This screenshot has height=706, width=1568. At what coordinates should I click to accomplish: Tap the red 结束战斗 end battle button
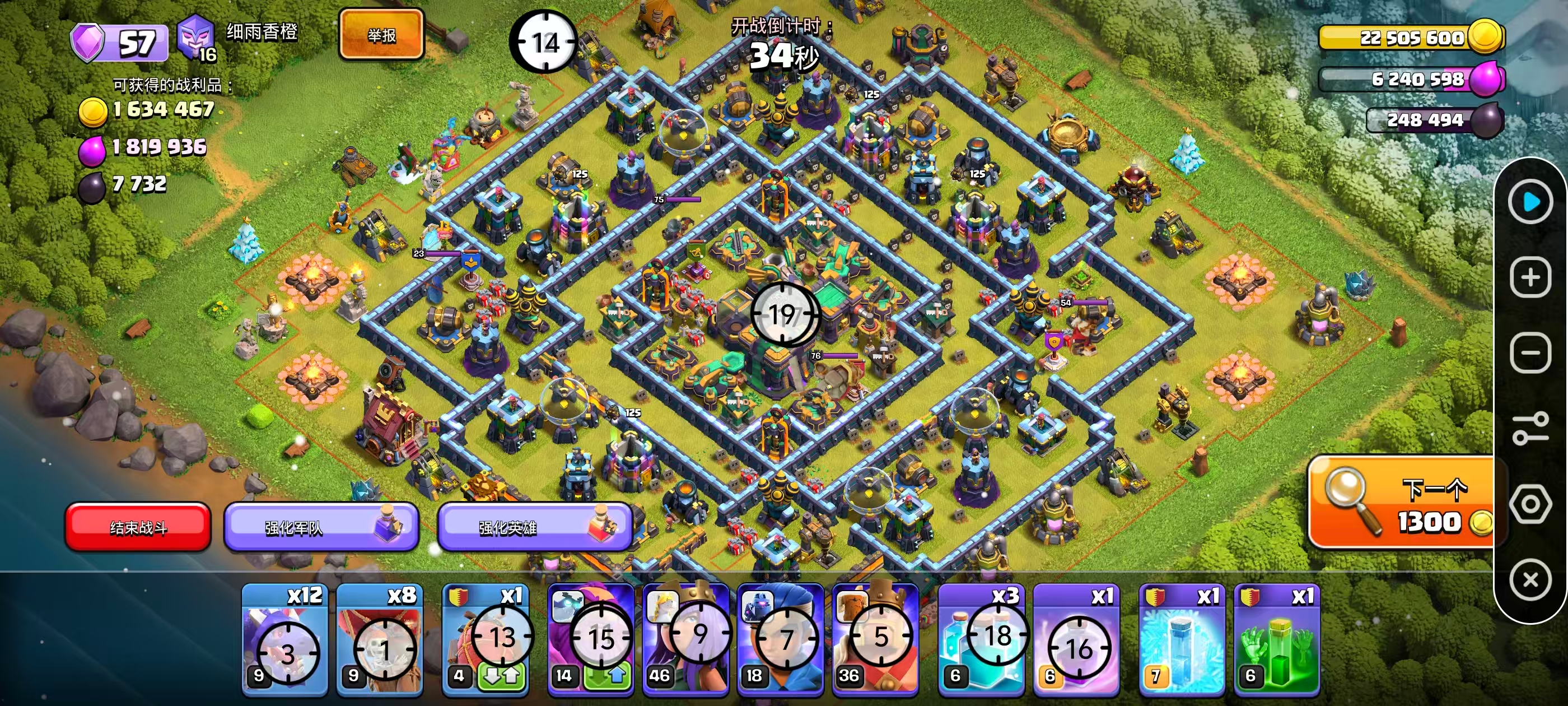point(138,527)
